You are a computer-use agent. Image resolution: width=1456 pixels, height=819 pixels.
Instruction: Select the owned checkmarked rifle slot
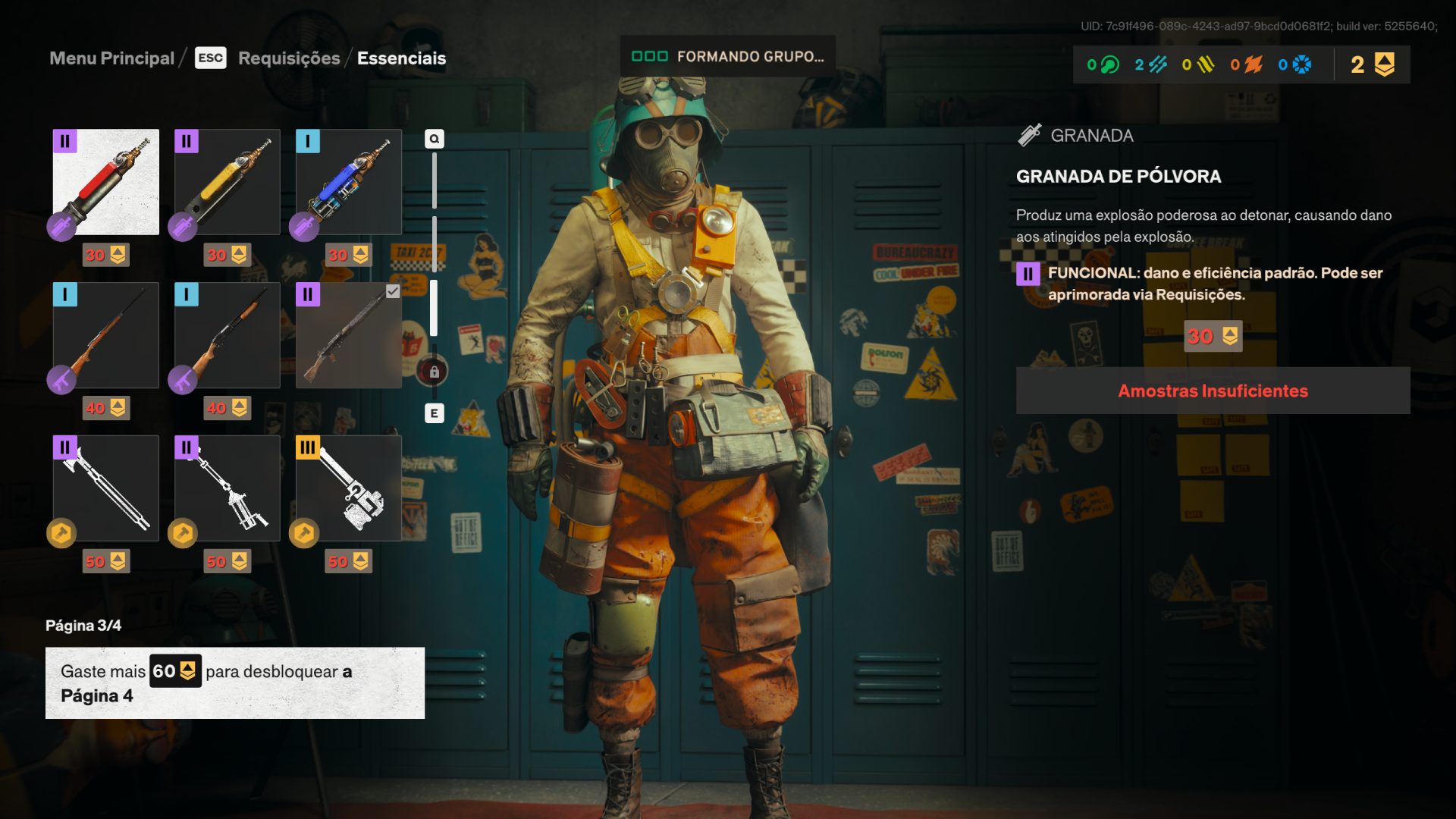click(349, 335)
